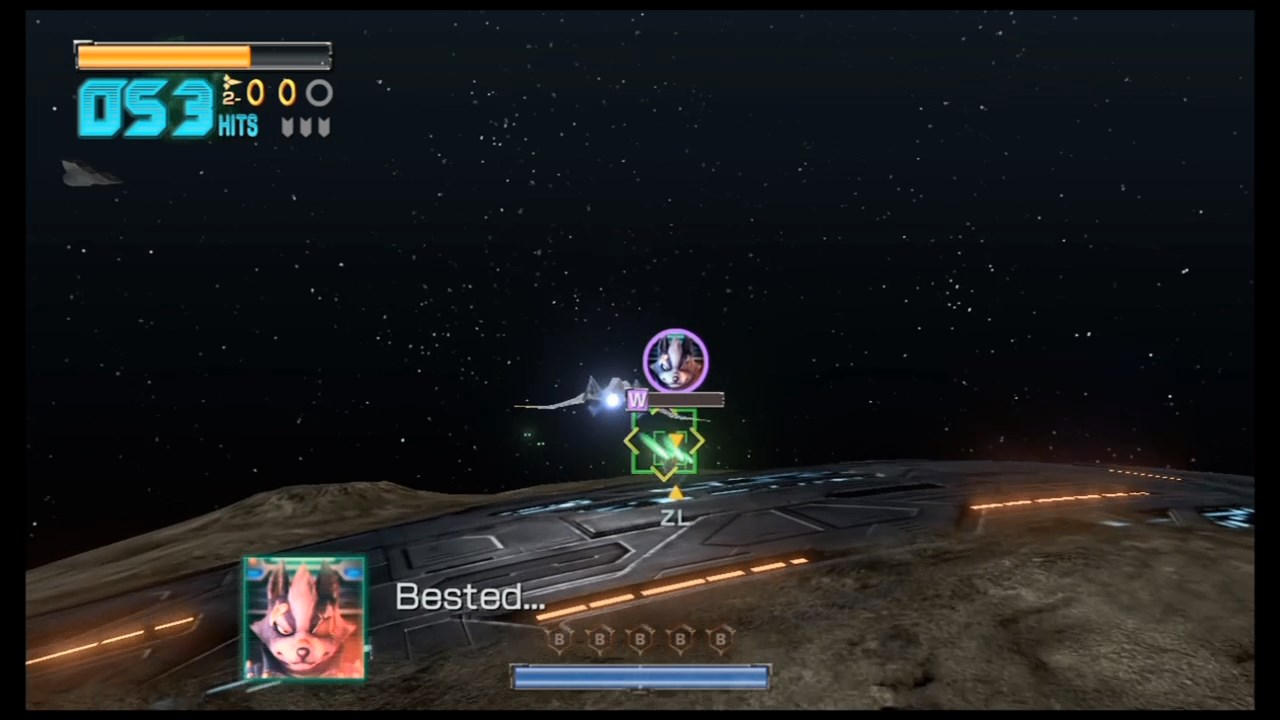Toggle the W enemy marker tag
The height and width of the screenshot is (720, 1280).
(637, 400)
